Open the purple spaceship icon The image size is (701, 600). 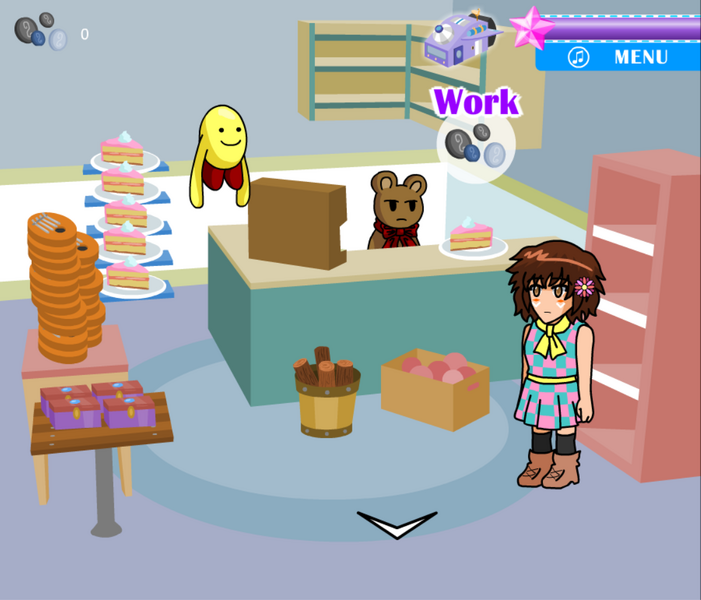tap(459, 38)
